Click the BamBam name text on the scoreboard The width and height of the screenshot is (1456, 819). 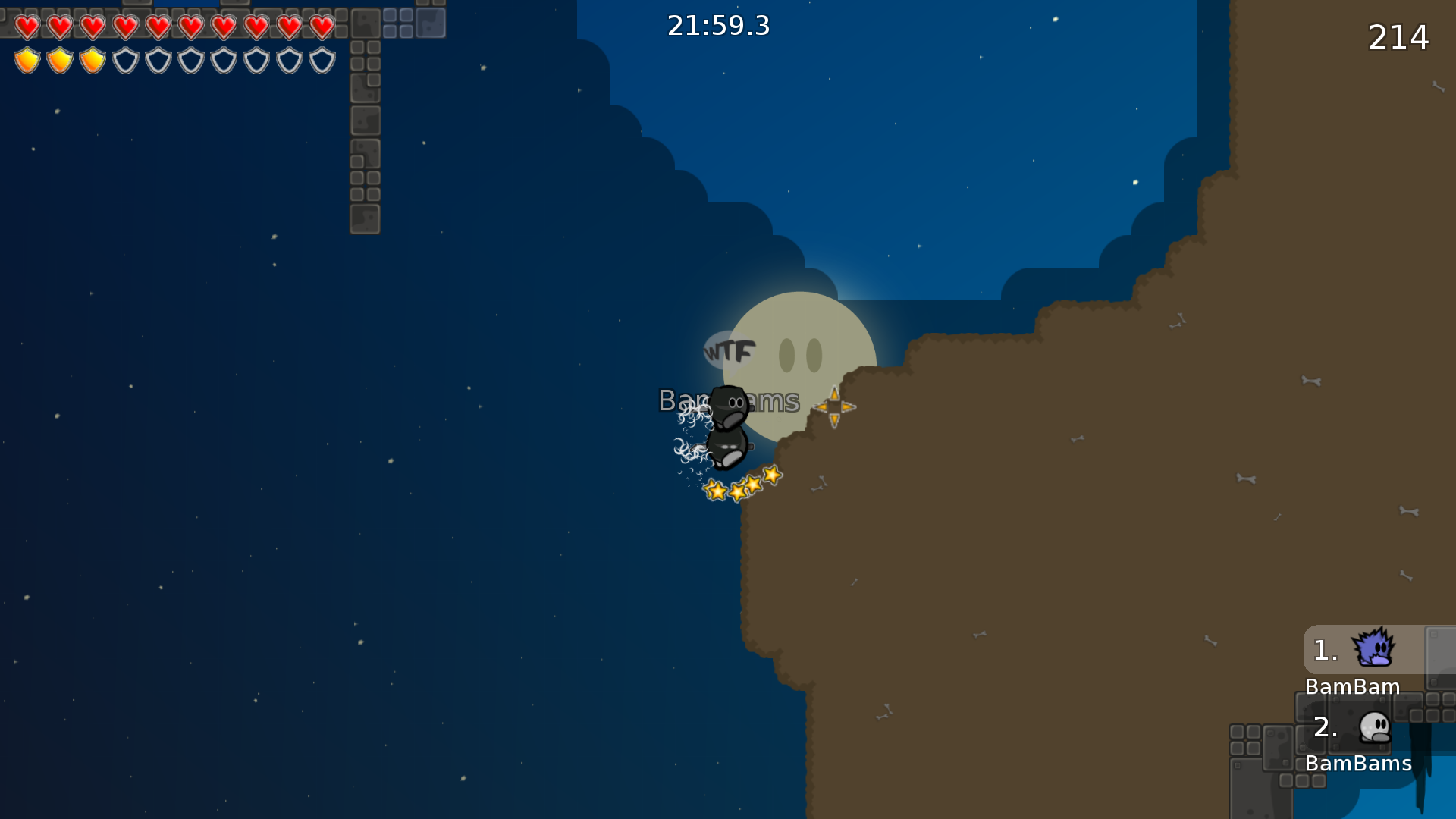click(1353, 687)
